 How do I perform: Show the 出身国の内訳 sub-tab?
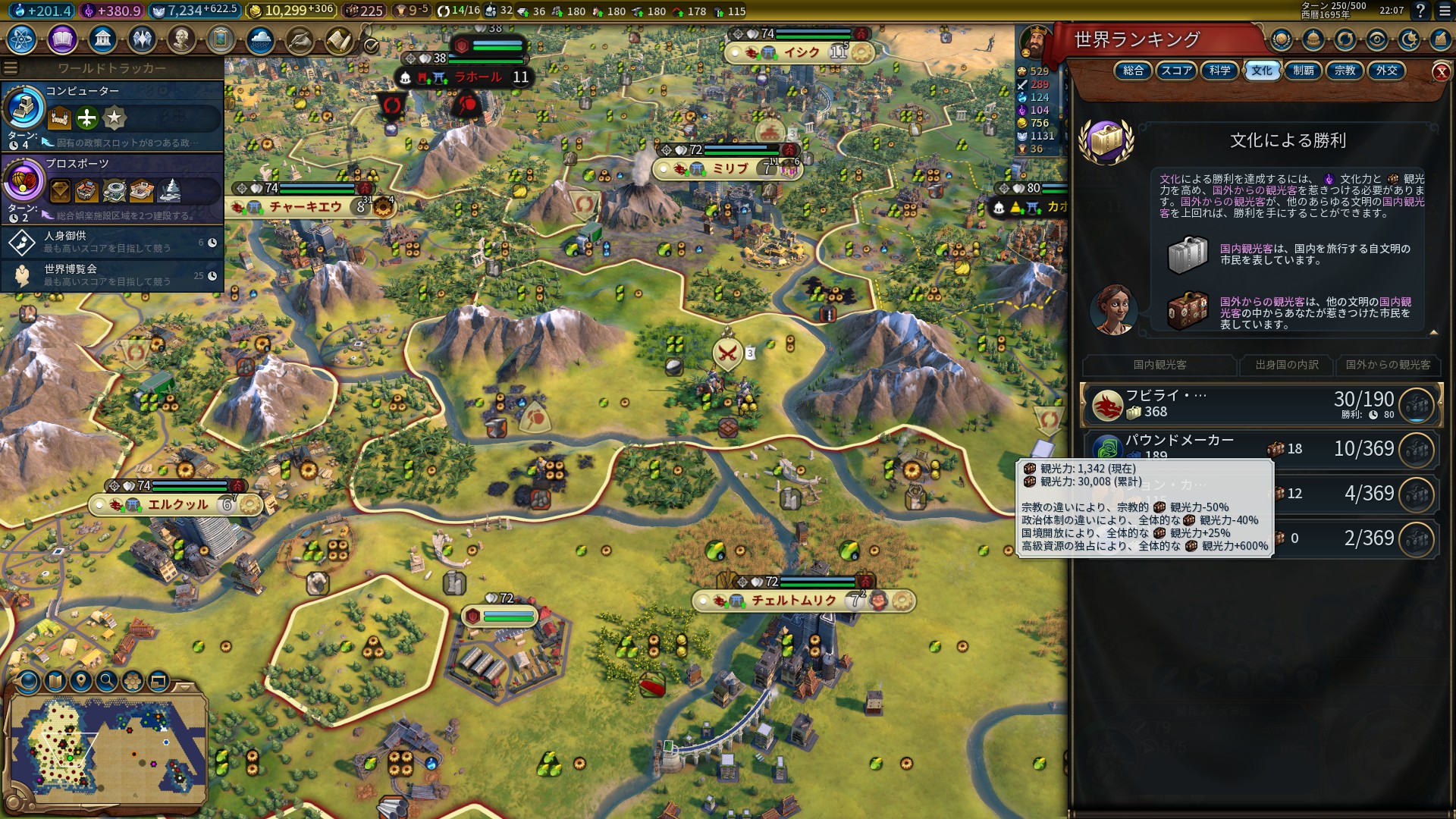[x=1286, y=365]
